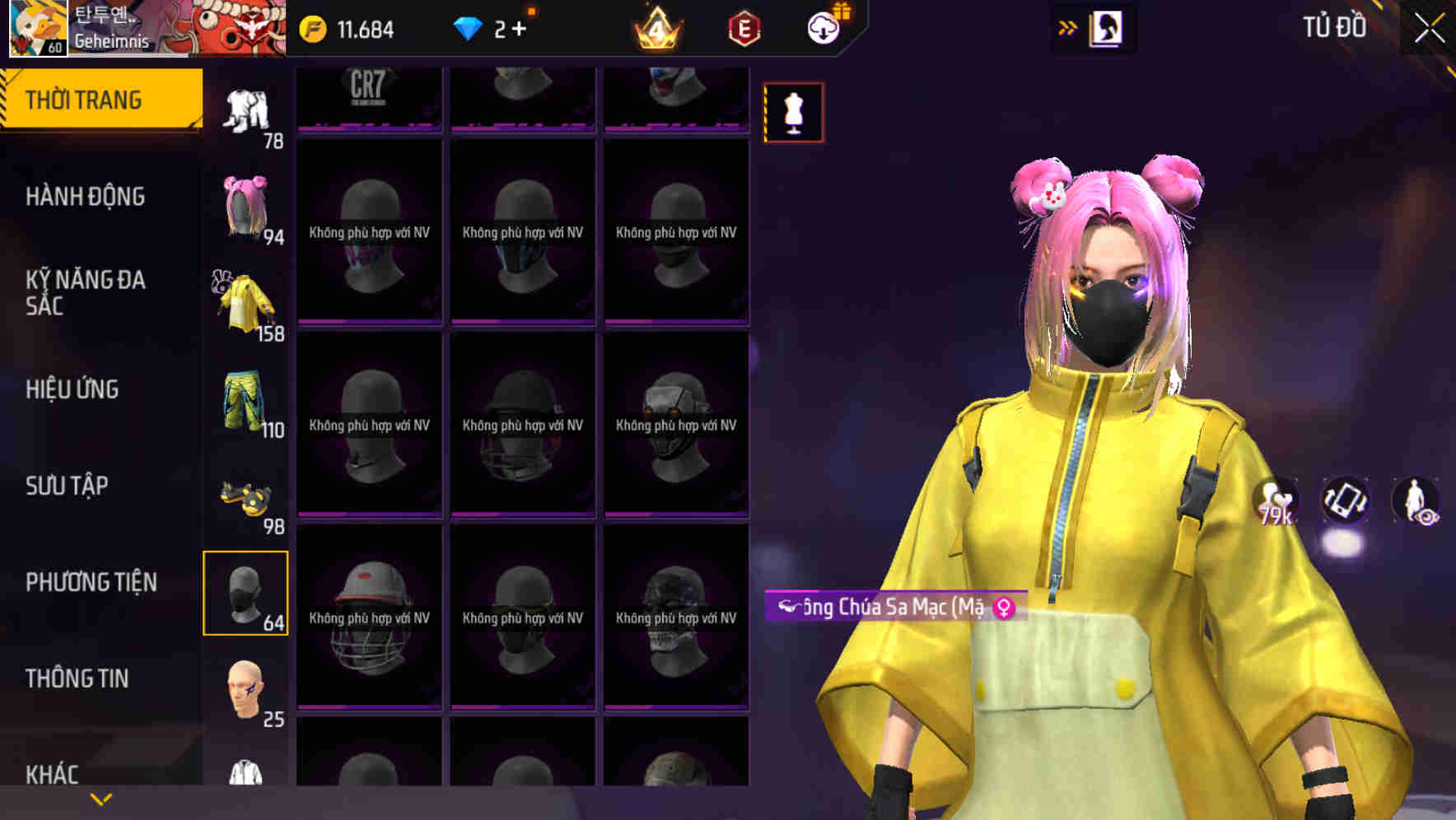Select the yellow jacket thumbnail showing 158

point(244,301)
